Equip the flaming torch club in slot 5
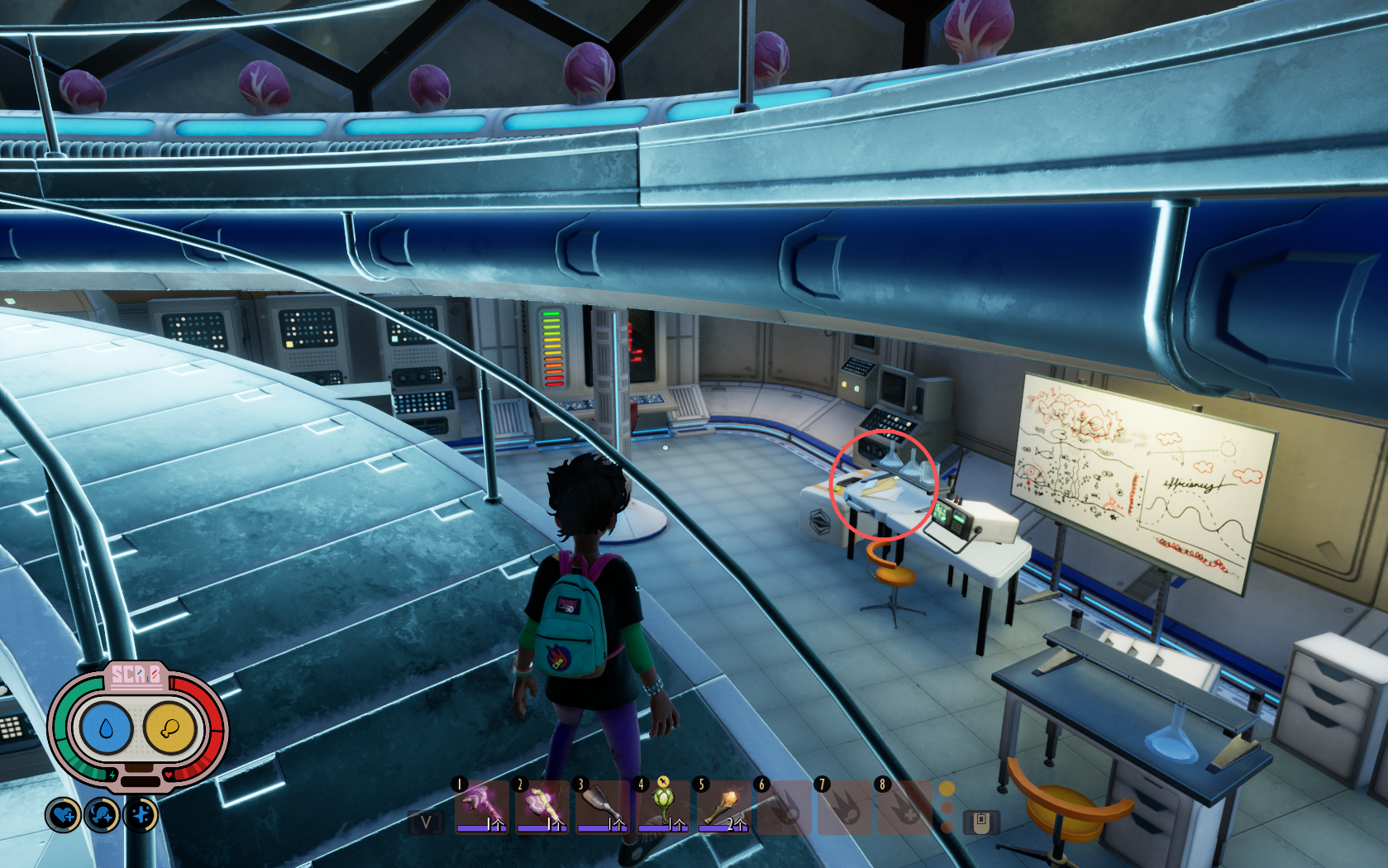The width and height of the screenshot is (1388, 868). point(723,807)
